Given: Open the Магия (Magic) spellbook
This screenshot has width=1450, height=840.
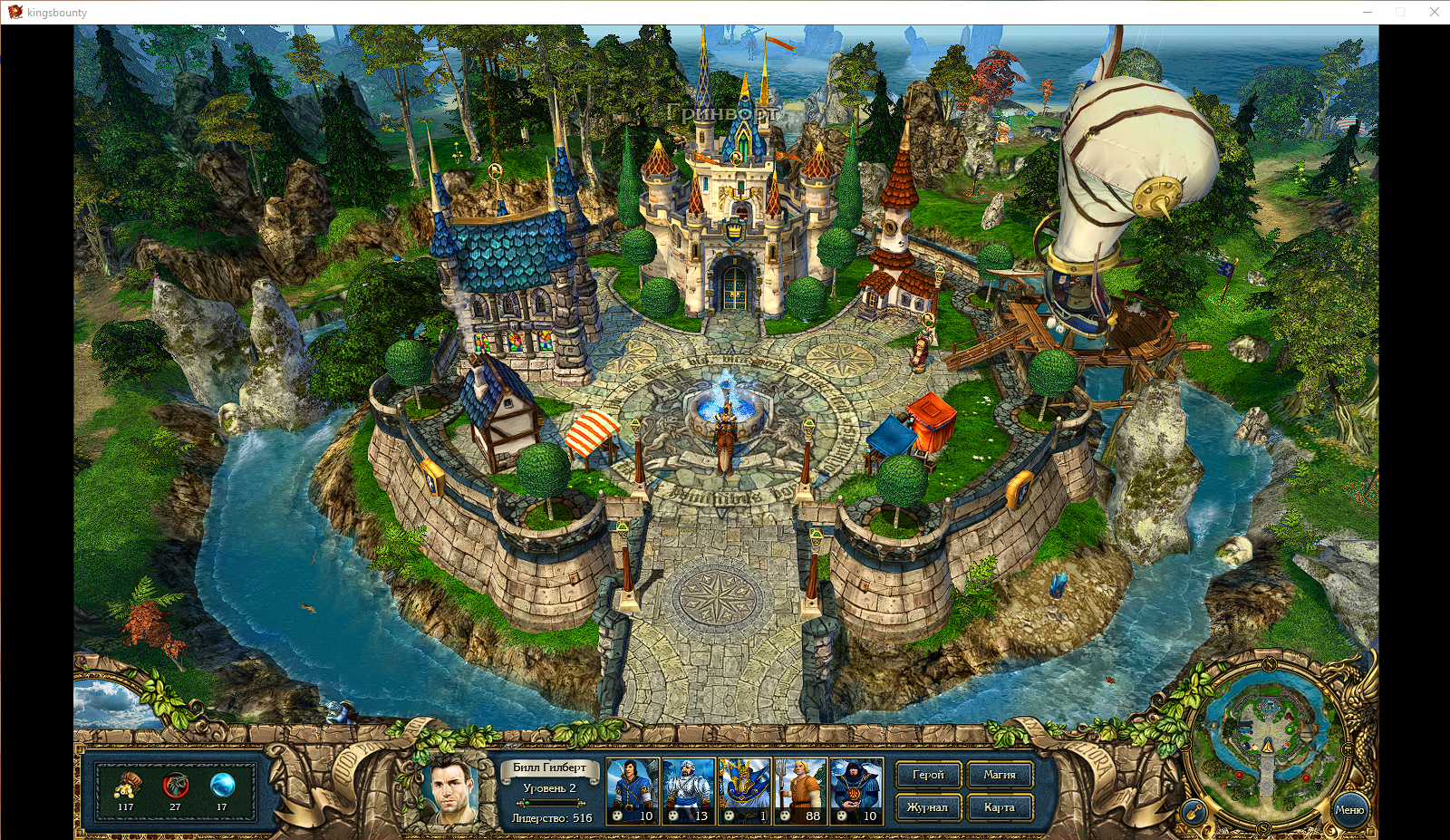Looking at the screenshot, I should pos(1000,775).
